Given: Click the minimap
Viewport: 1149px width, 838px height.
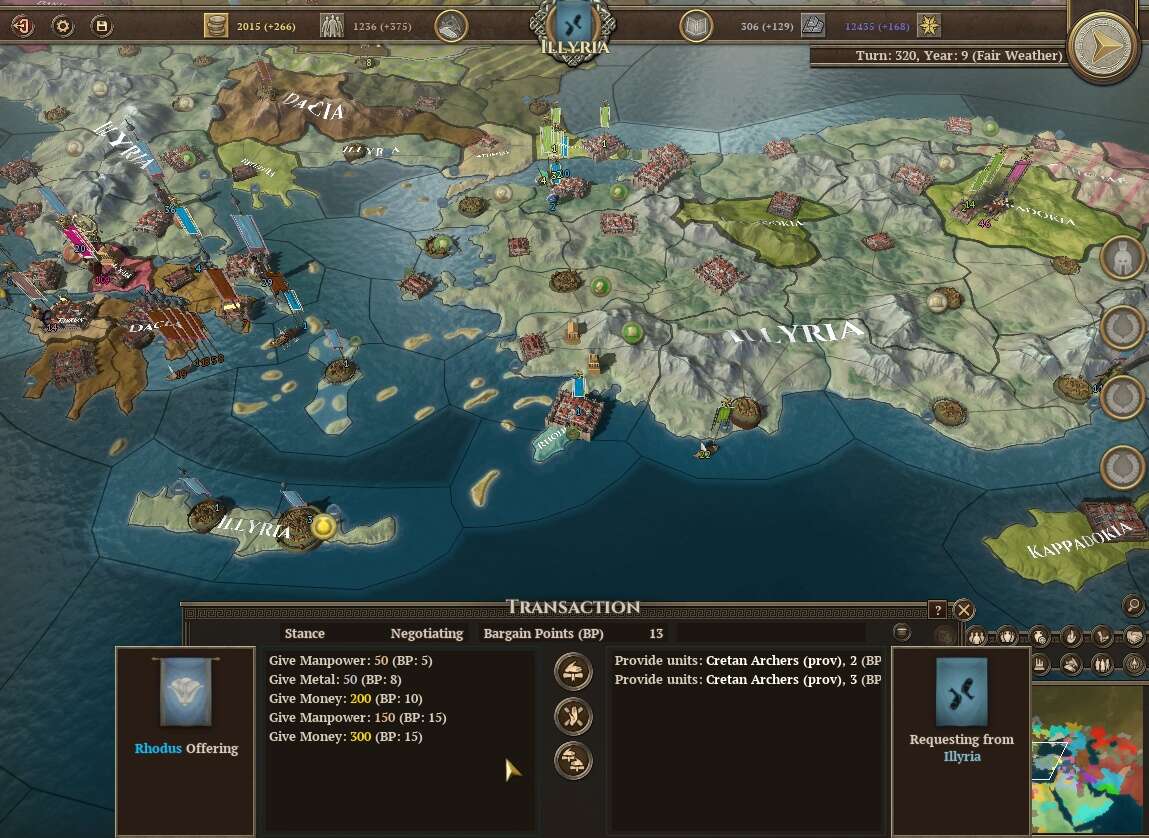Looking at the screenshot, I should click(x=1088, y=760).
